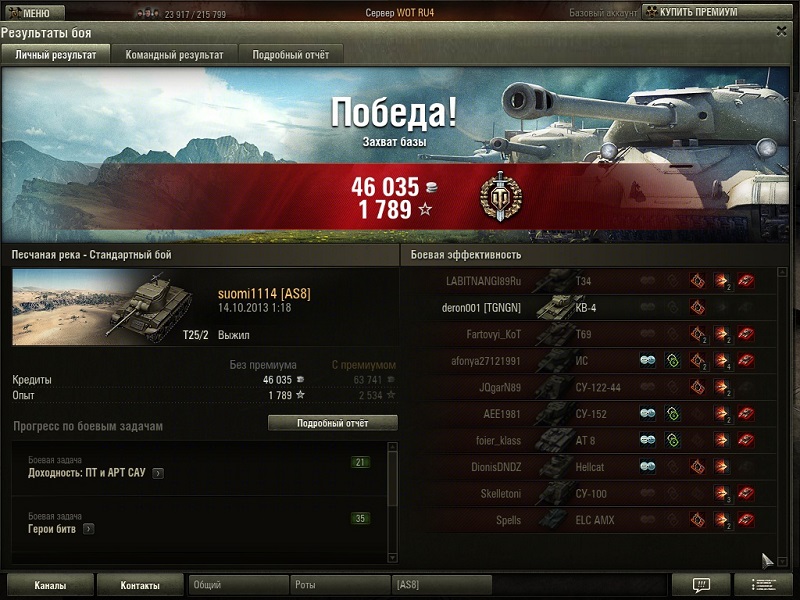Expand the Герои битв battle task

(x=89, y=529)
